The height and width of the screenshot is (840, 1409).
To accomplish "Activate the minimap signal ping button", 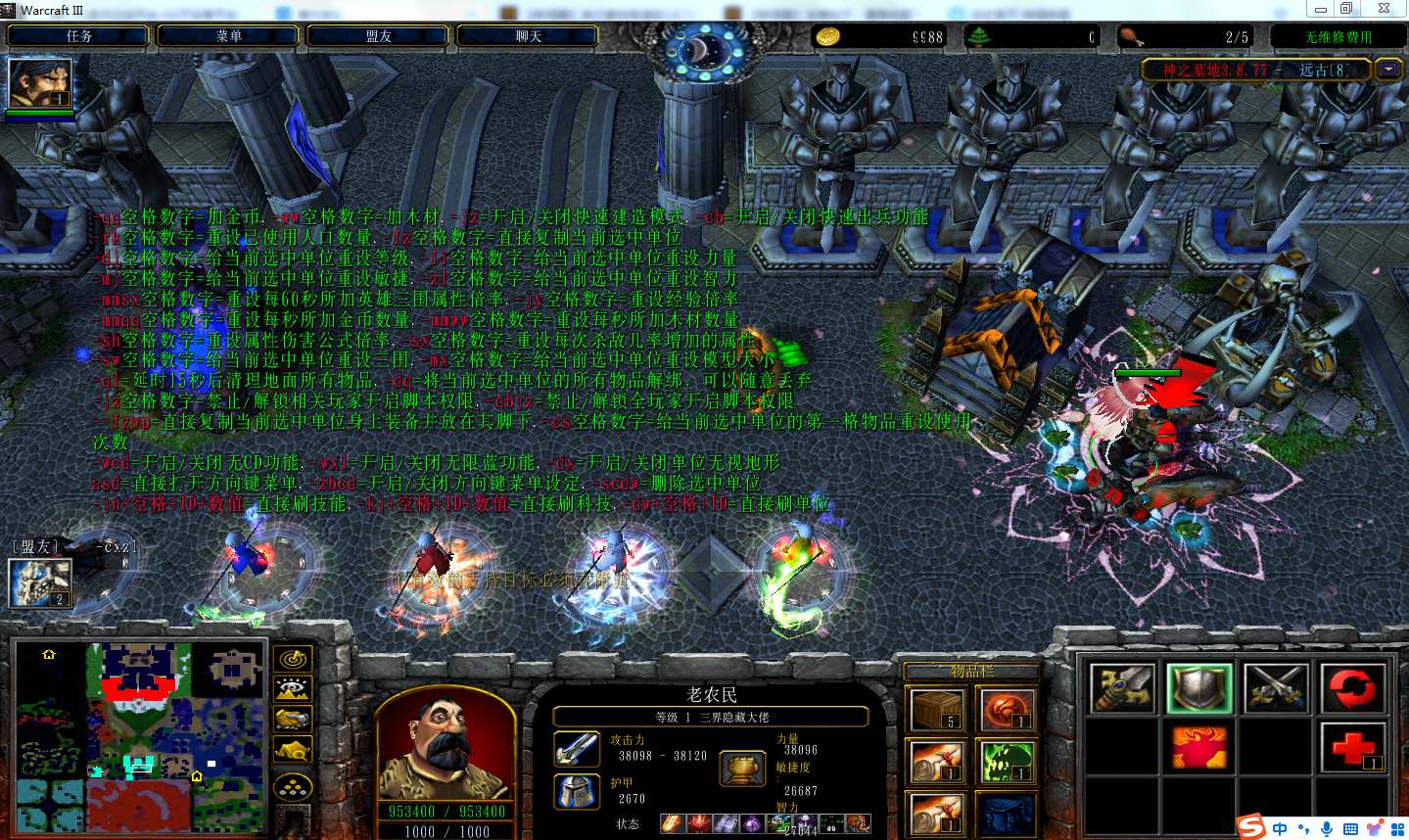I will click(293, 660).
